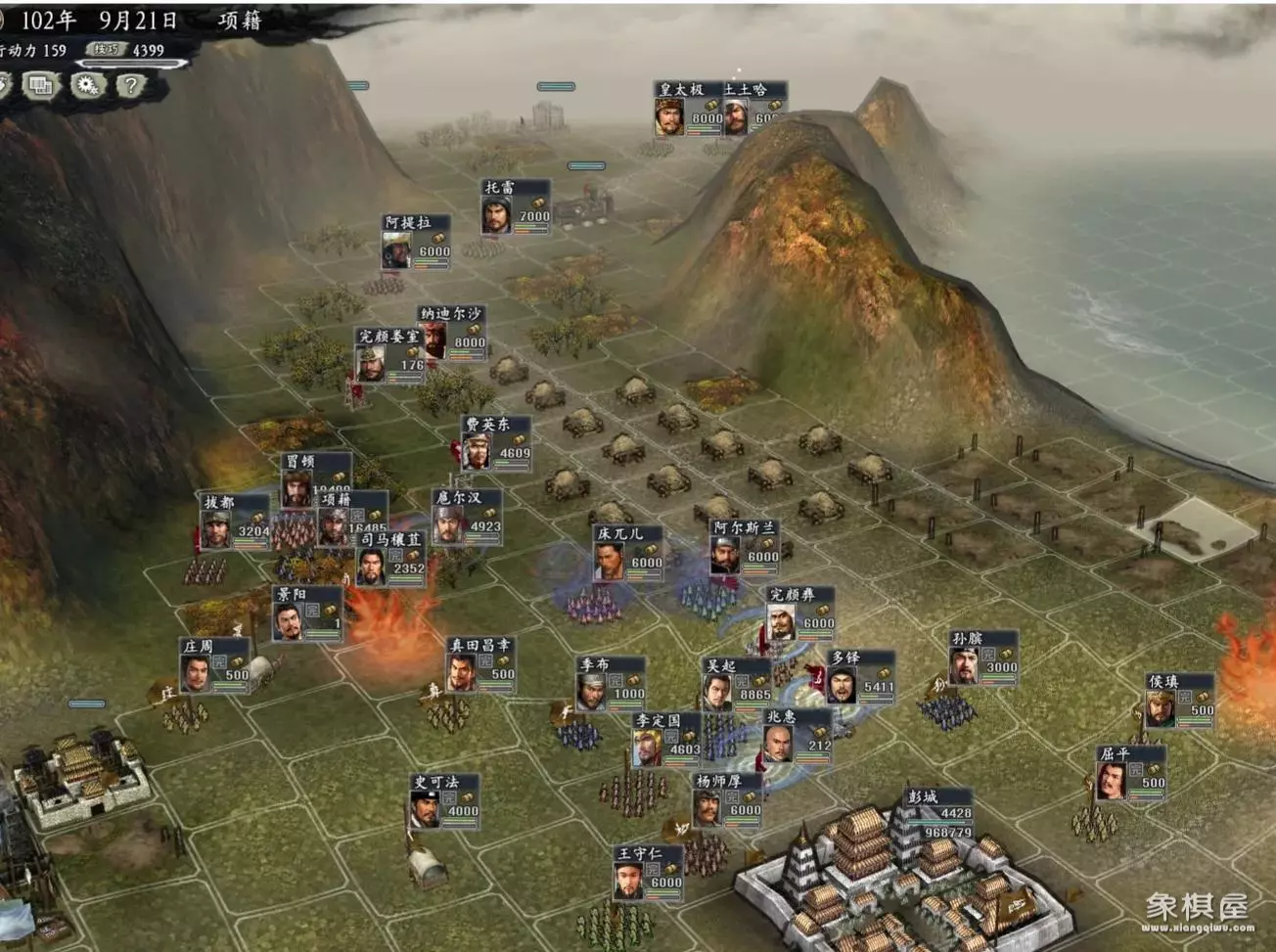Click the 庄周 unit nameplate

(x=214, y=665)
